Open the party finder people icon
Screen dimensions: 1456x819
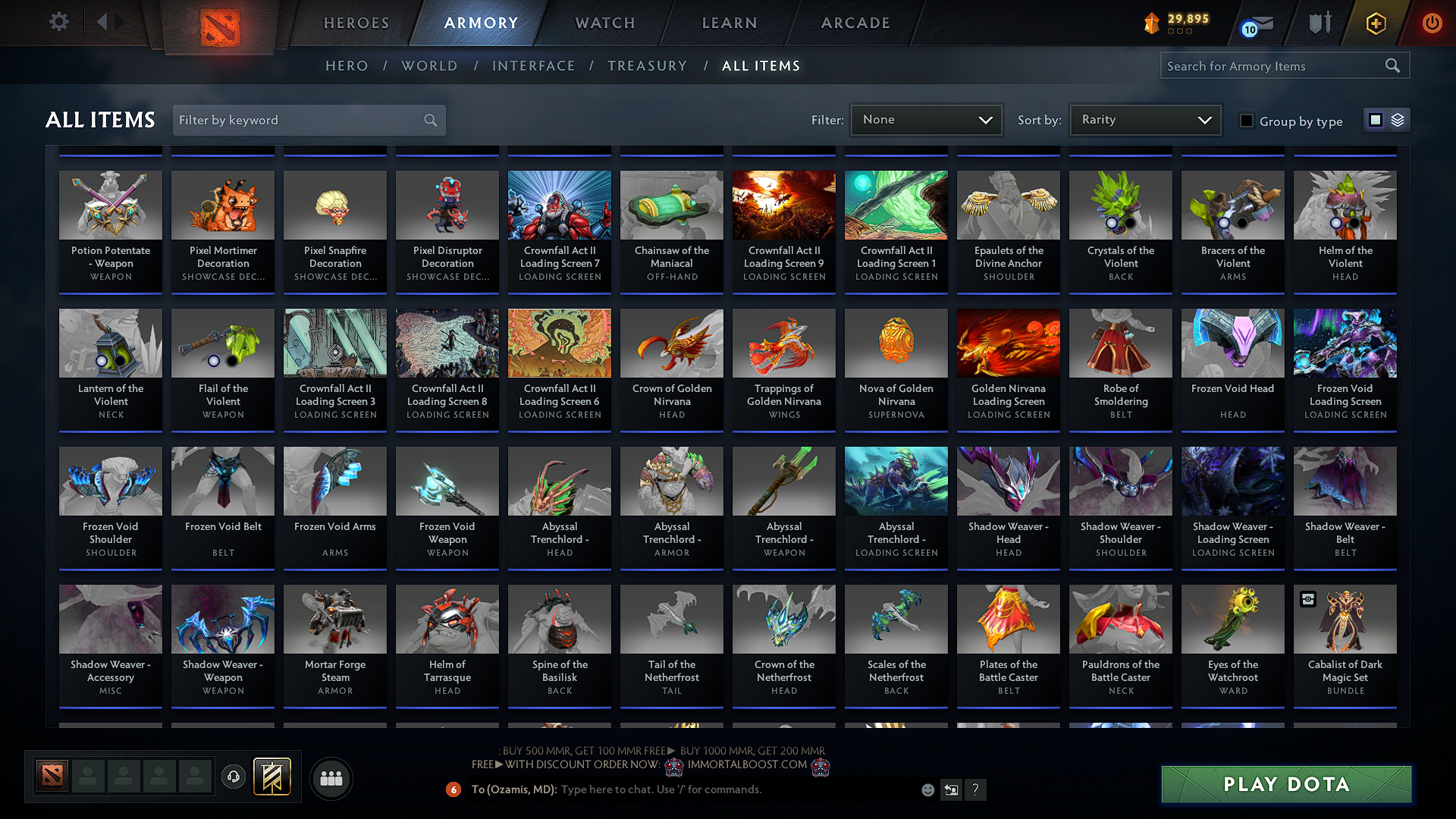tap(330, 777)
